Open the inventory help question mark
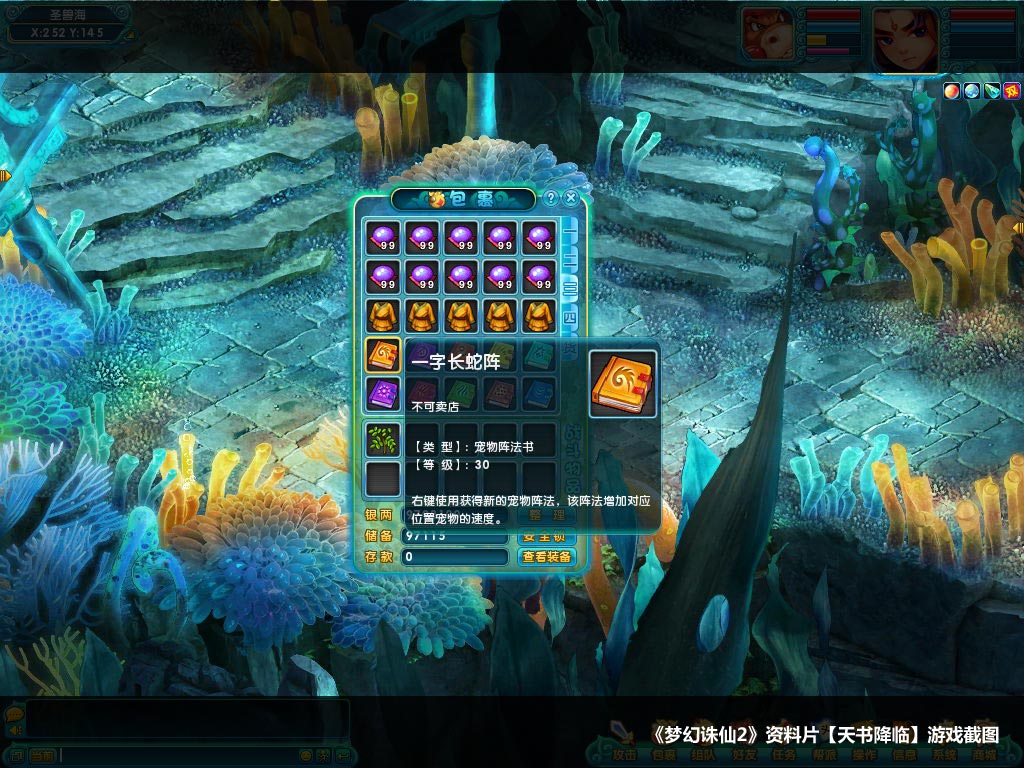 tap(551, 198)
